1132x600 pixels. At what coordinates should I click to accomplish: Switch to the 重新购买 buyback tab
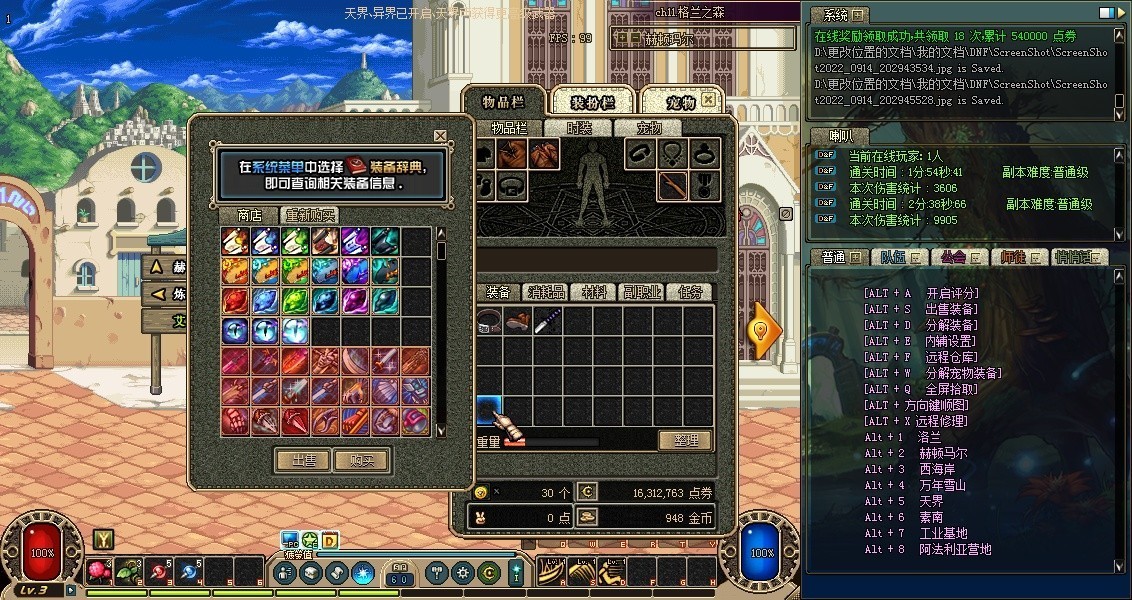pos(311,215)
